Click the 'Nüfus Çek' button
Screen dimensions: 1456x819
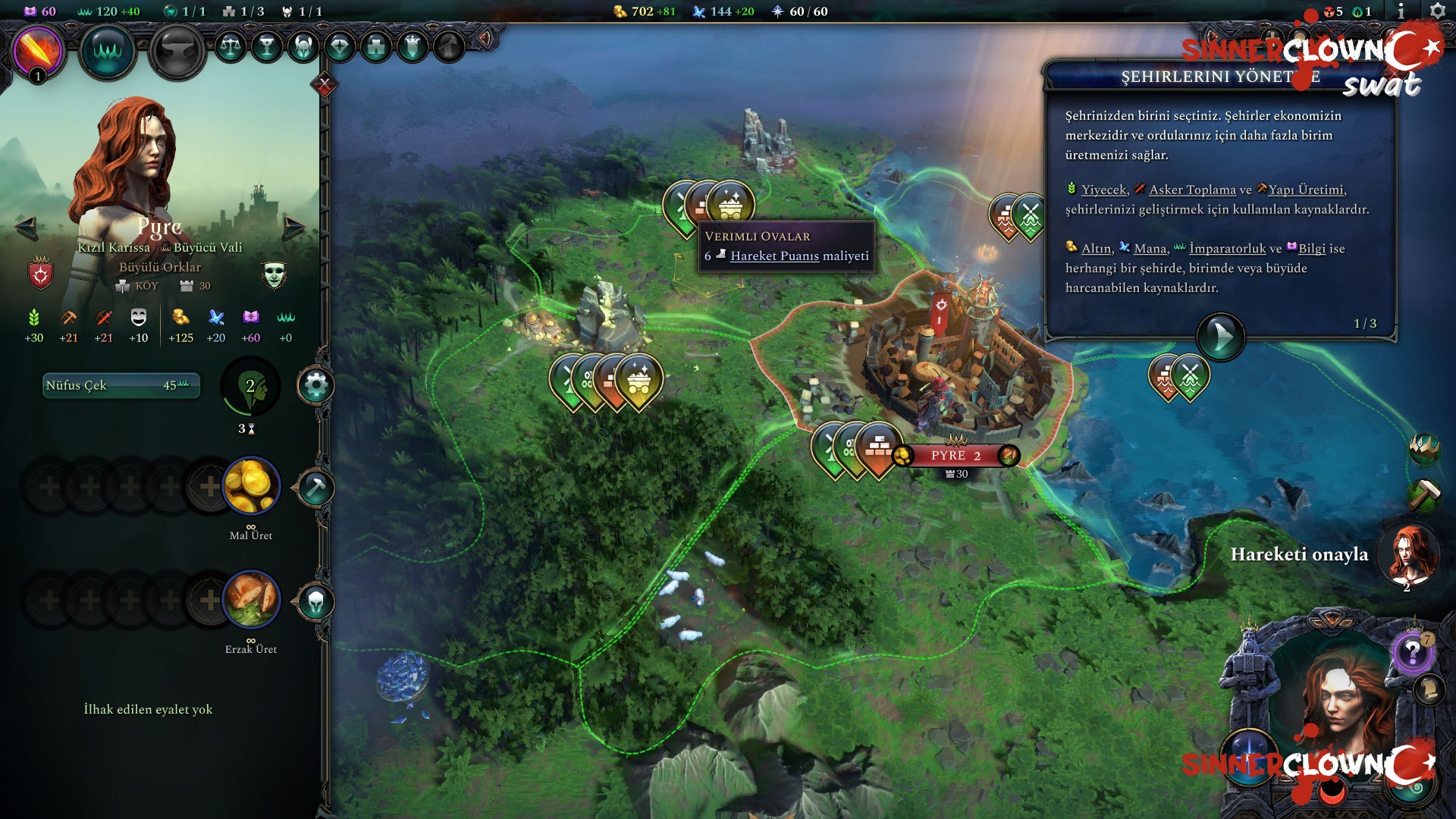tap(121, 385)
